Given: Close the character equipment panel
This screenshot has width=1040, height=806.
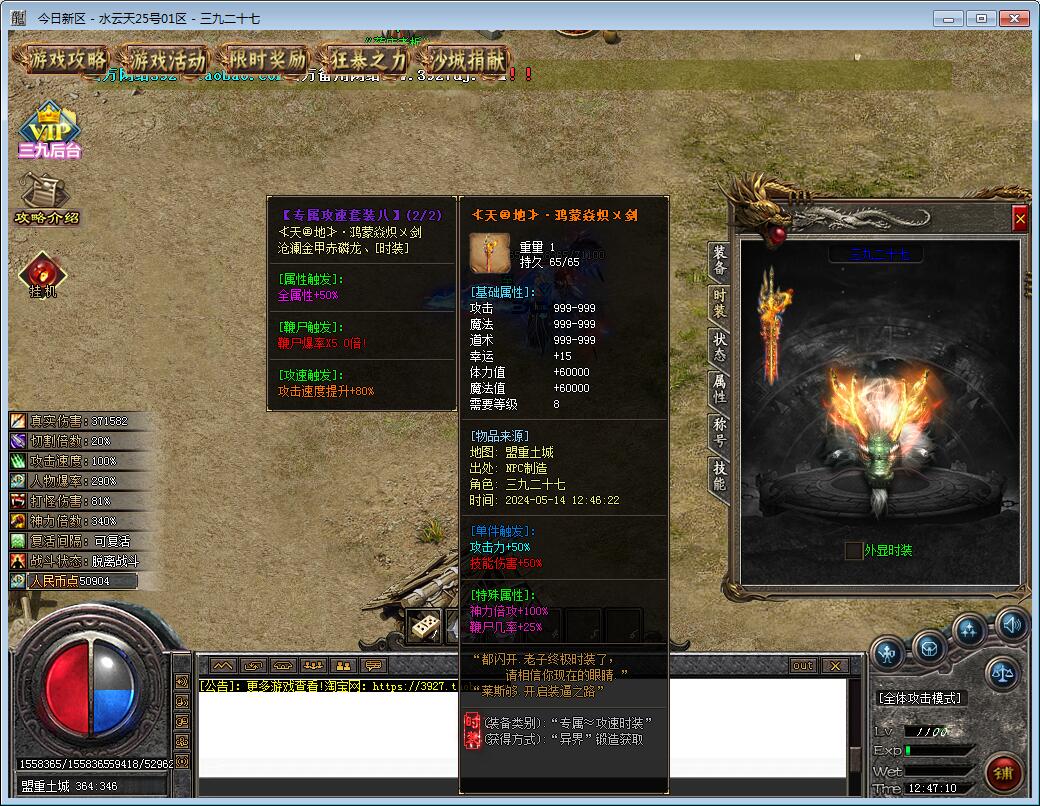Looking at the screenshot, I should coord(1020,218).
